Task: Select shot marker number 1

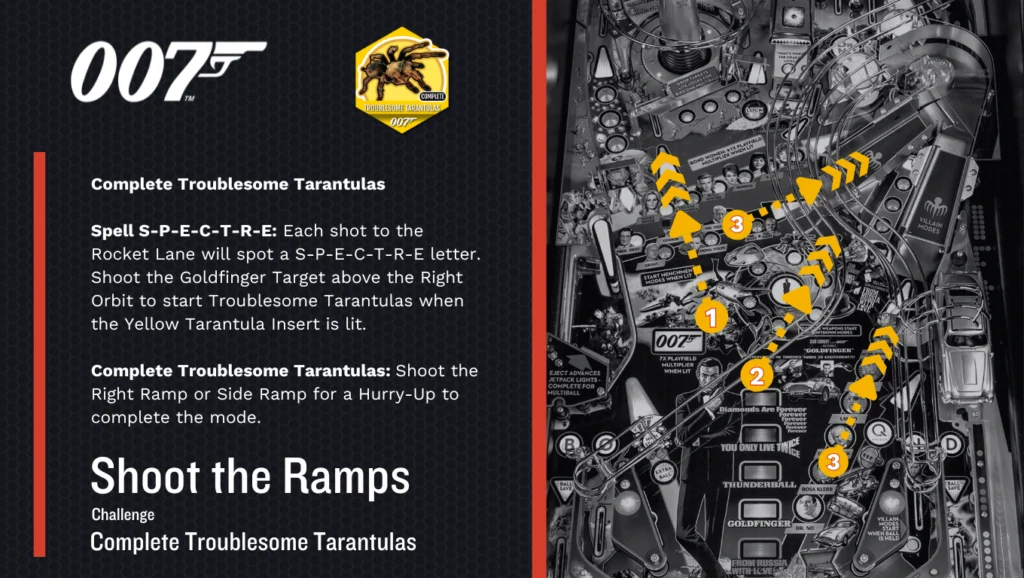Action: (x=711, y=318)
